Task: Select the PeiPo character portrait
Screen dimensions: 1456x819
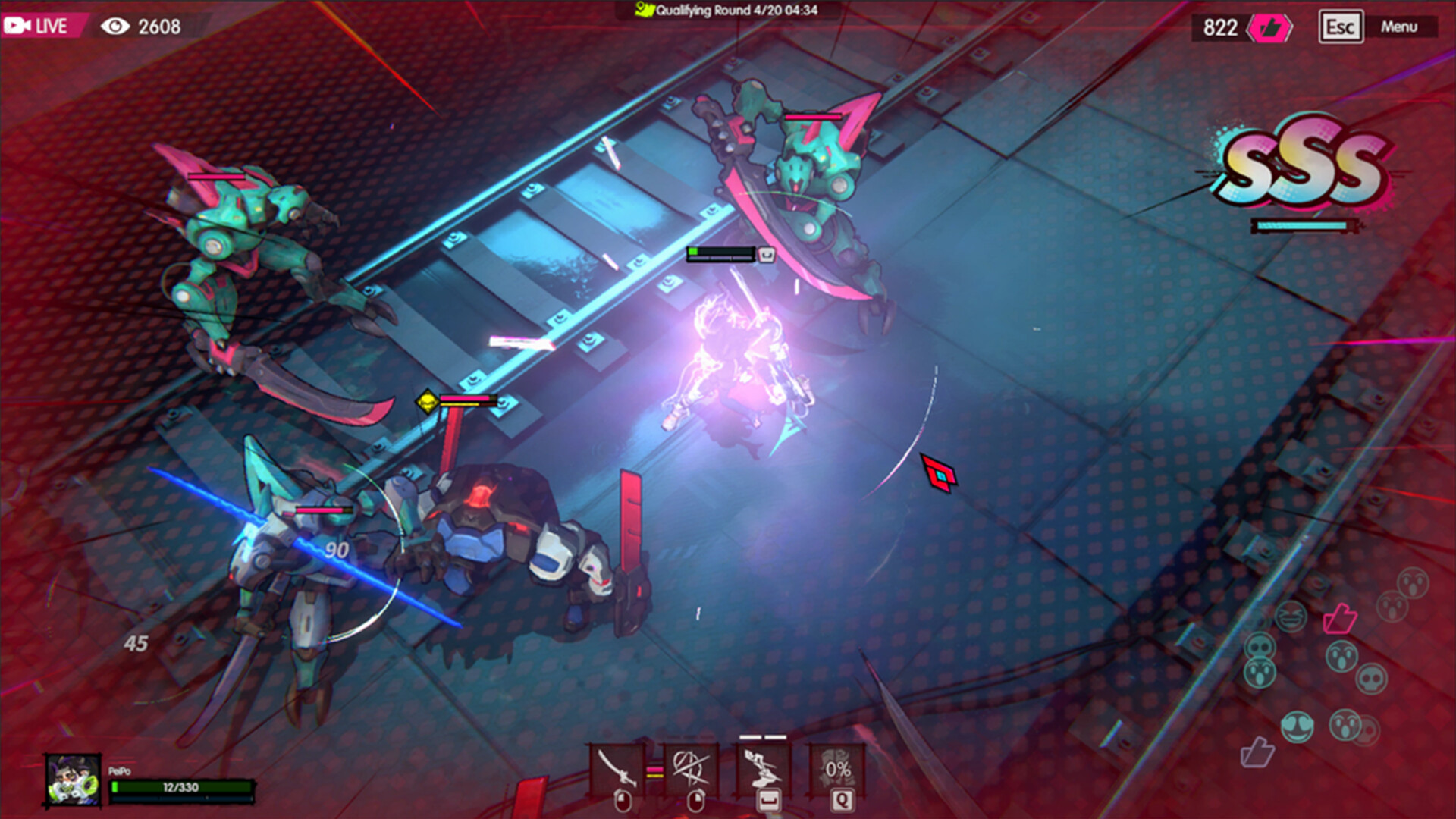Action: pos(74,780)
